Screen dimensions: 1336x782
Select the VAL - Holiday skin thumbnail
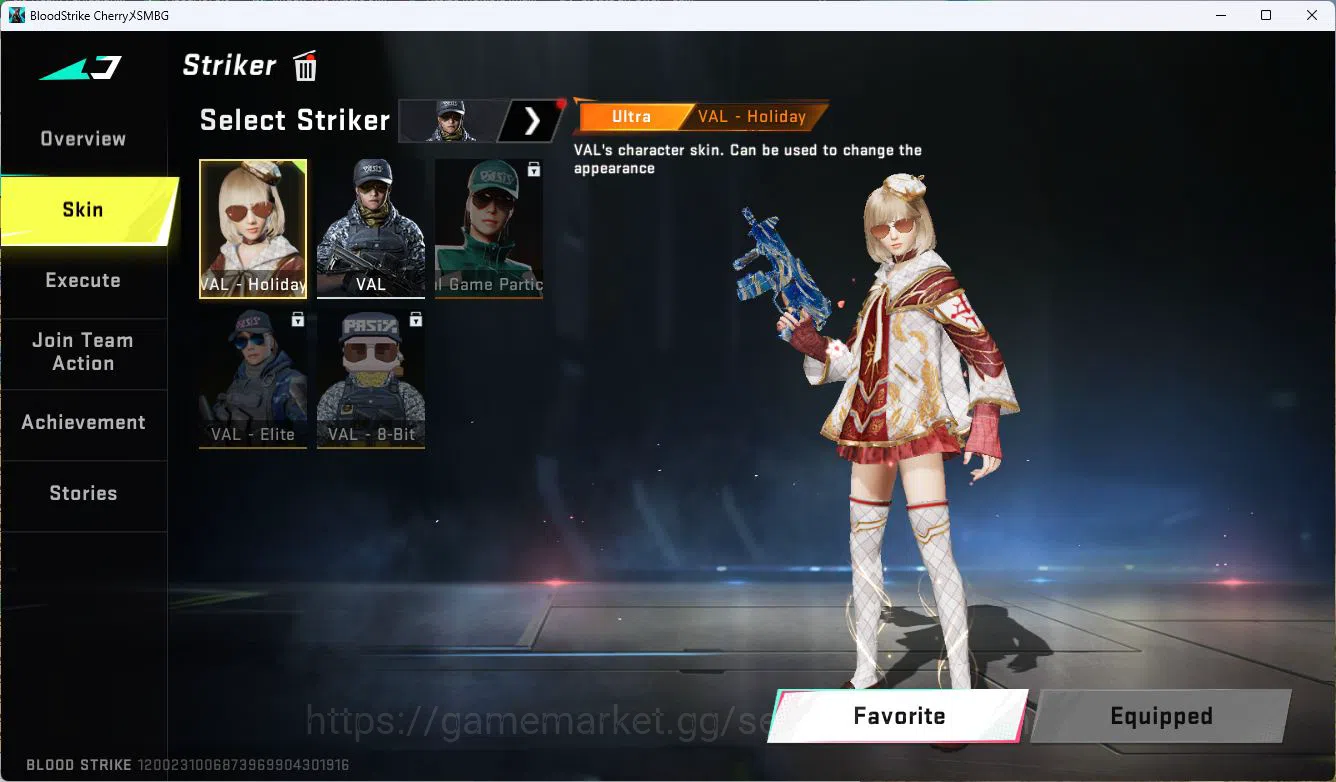[253, 228]
